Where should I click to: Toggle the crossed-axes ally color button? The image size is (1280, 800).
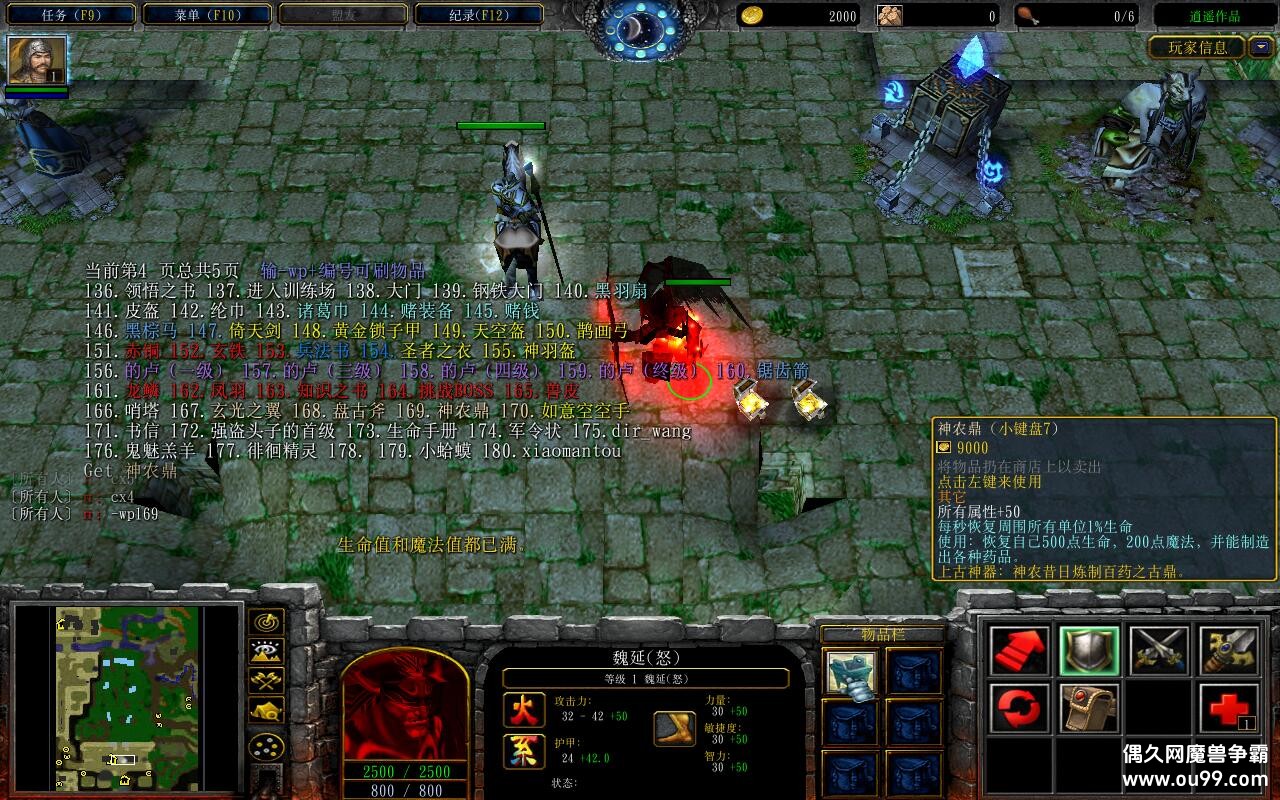[x=266, y=680]
